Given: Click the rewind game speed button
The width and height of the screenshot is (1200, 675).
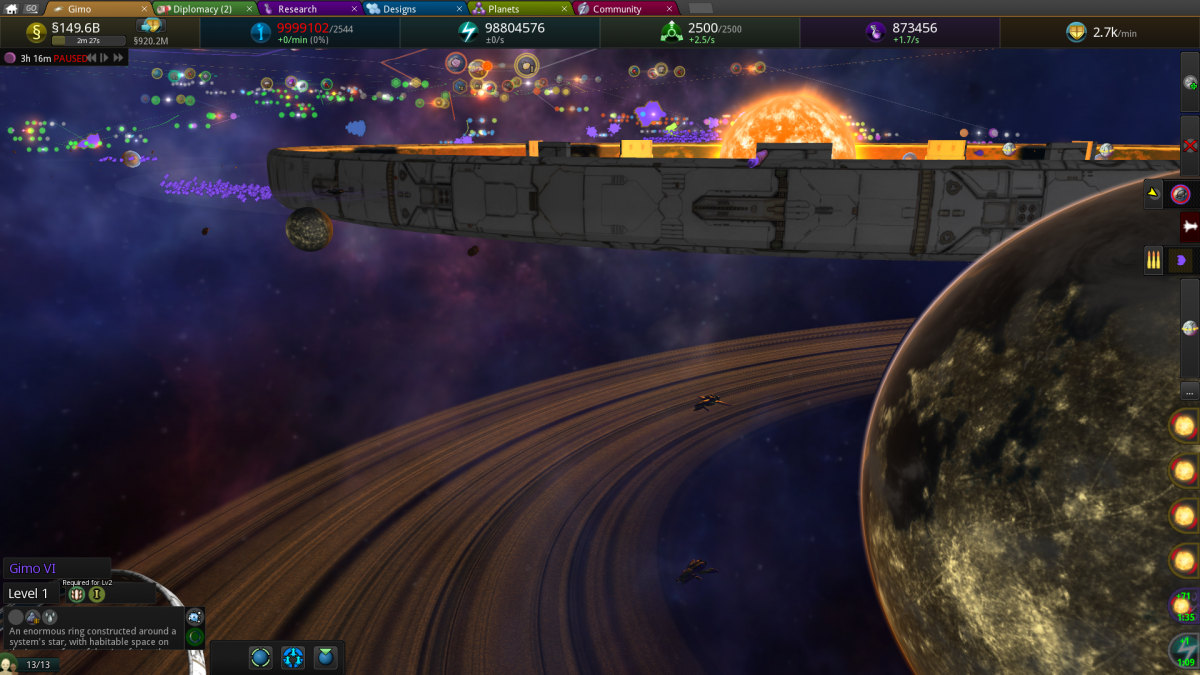Looking at the screenshot, I should point(91,58).
